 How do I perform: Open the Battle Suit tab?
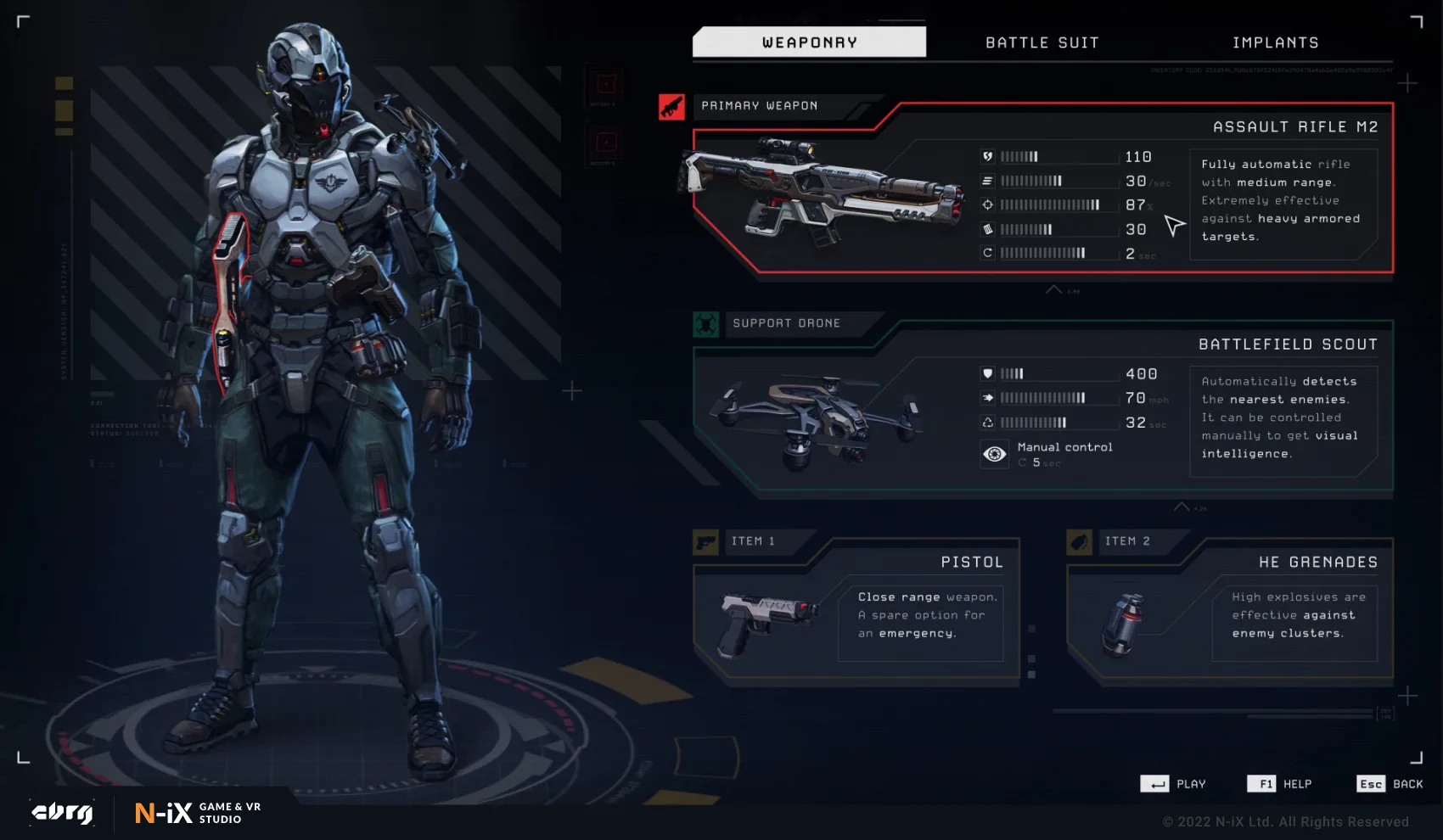(x=1042, y=42)
